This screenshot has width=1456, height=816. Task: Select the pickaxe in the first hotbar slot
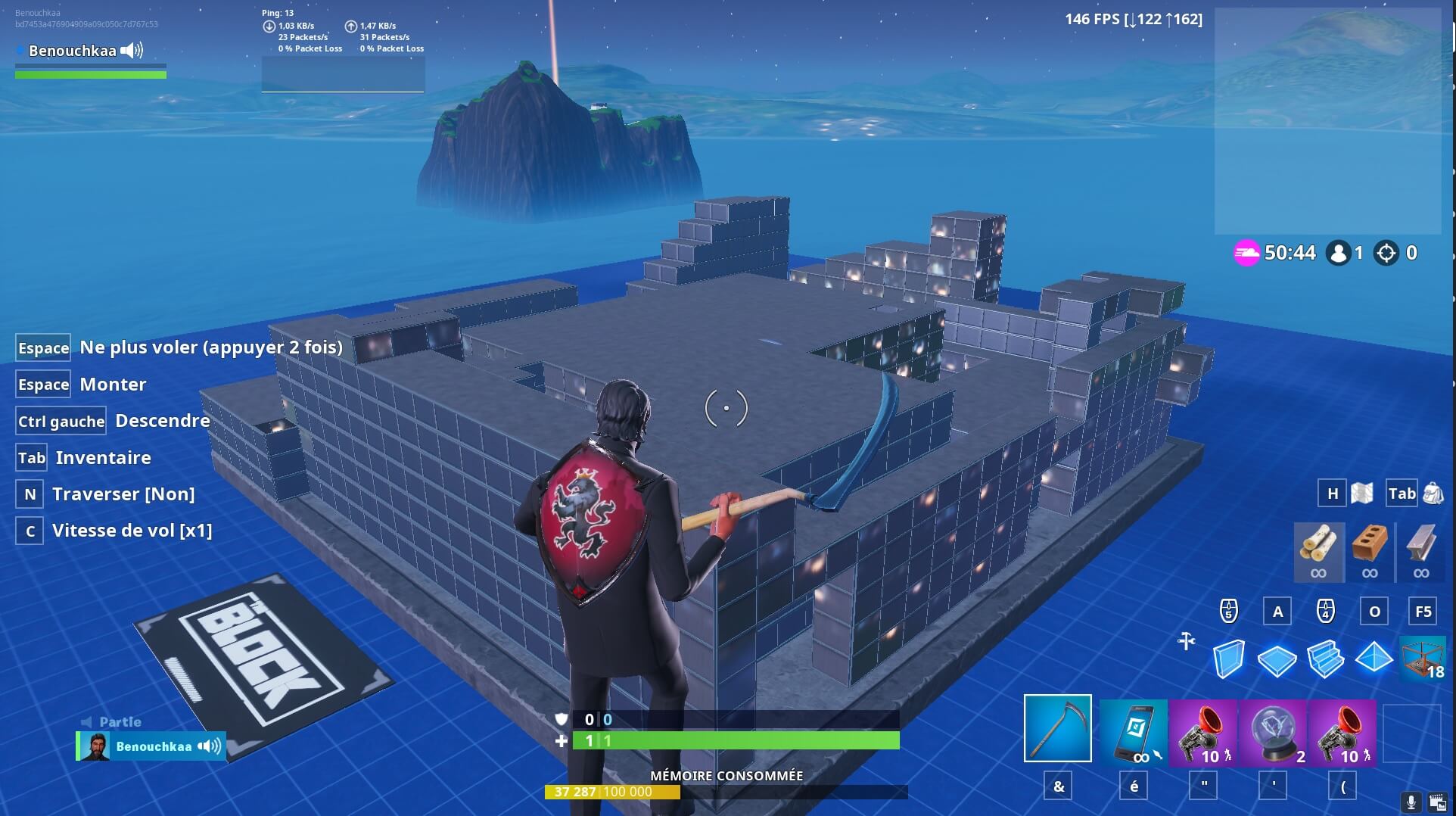1058,729
